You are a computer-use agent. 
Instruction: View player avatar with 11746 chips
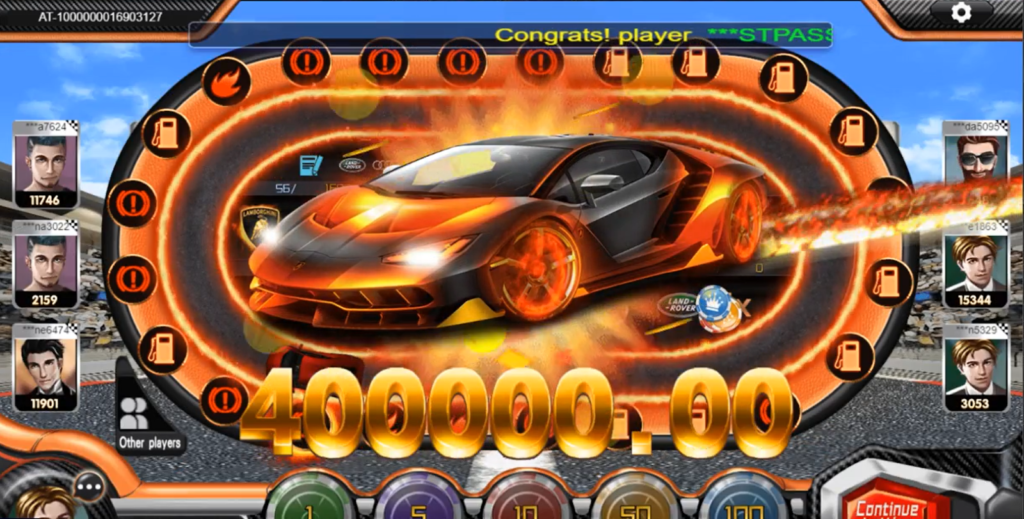coord(45,164)
